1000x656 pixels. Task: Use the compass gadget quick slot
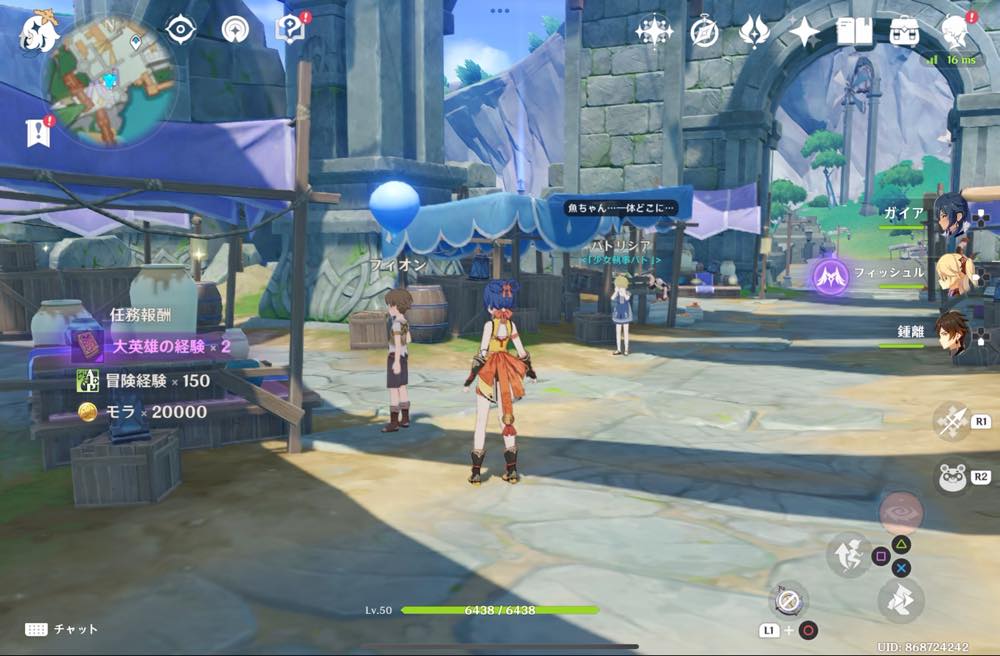point(789,600)
